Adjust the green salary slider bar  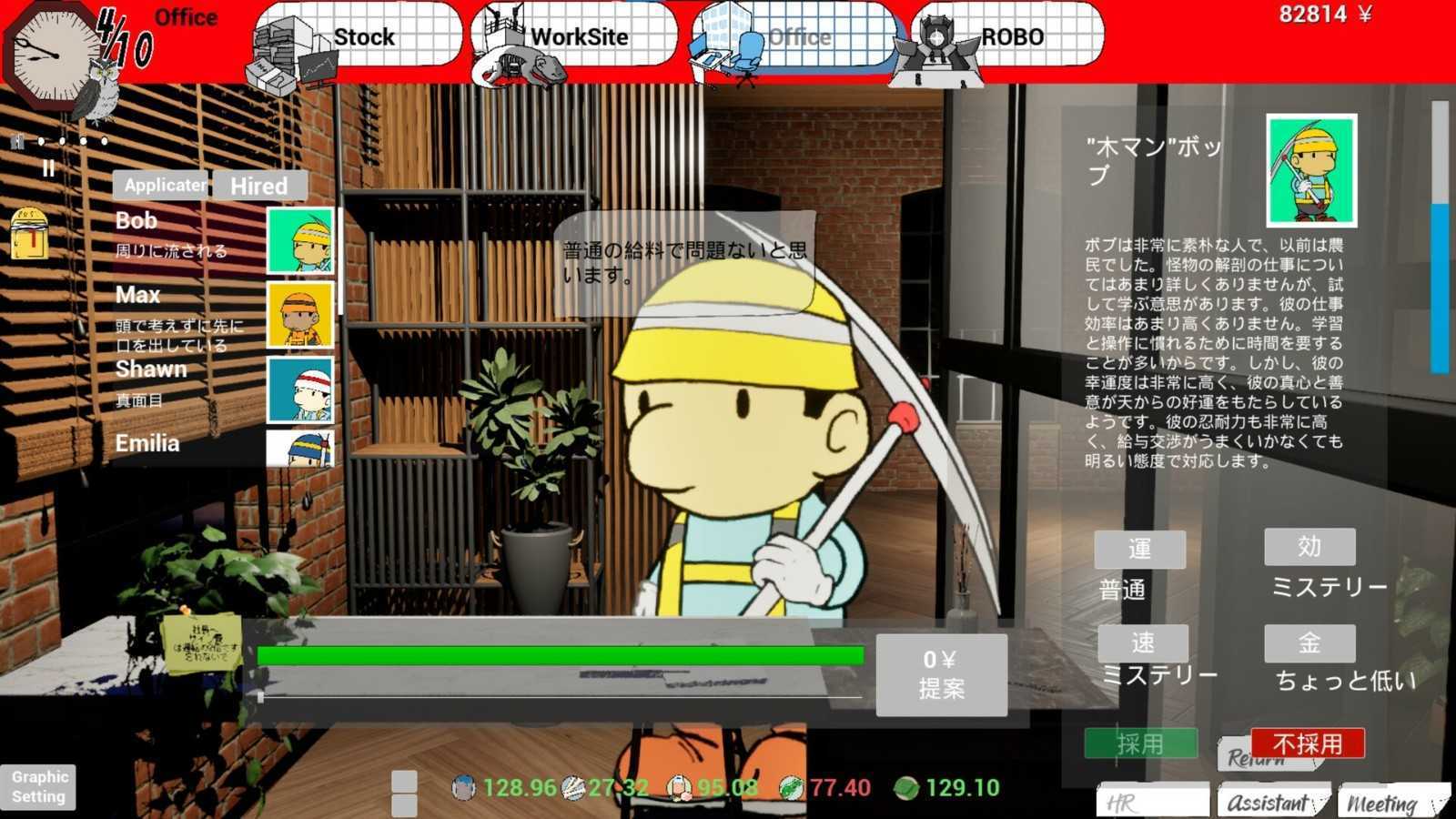[560, 654]
